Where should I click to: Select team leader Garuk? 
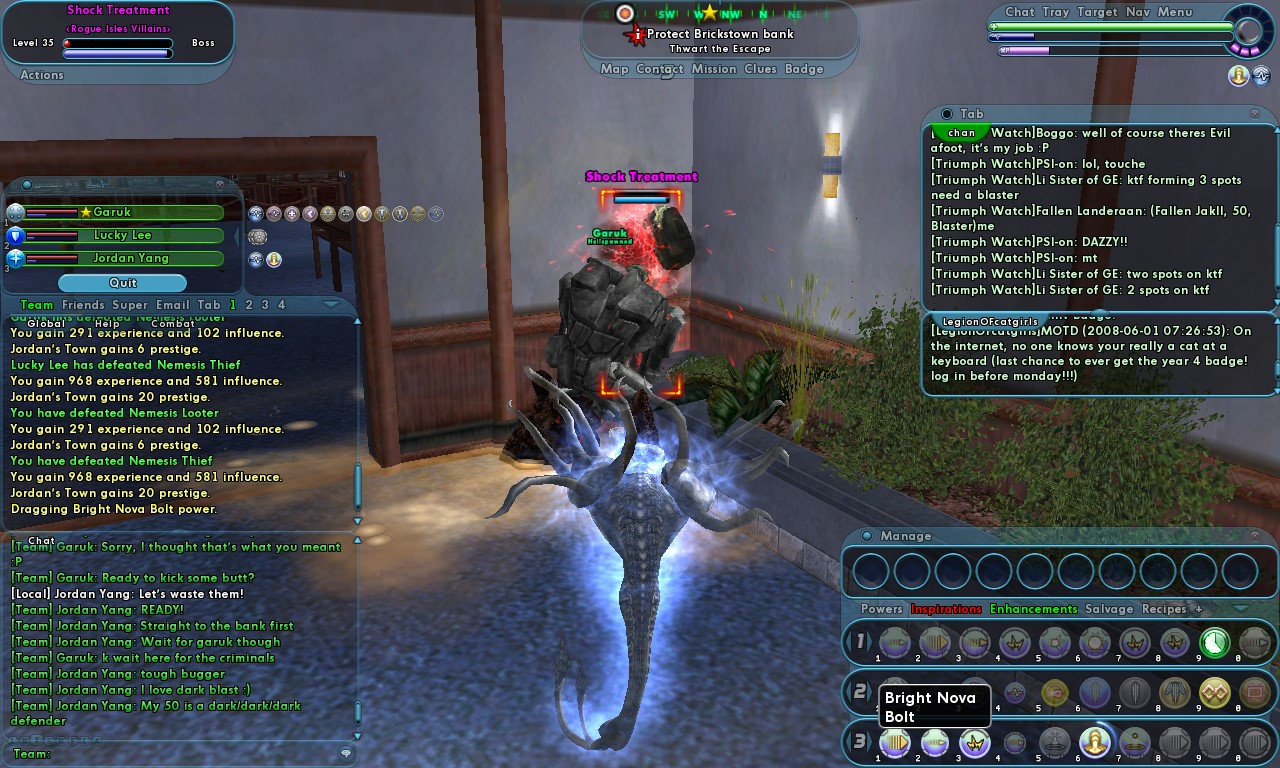[123, 212]
